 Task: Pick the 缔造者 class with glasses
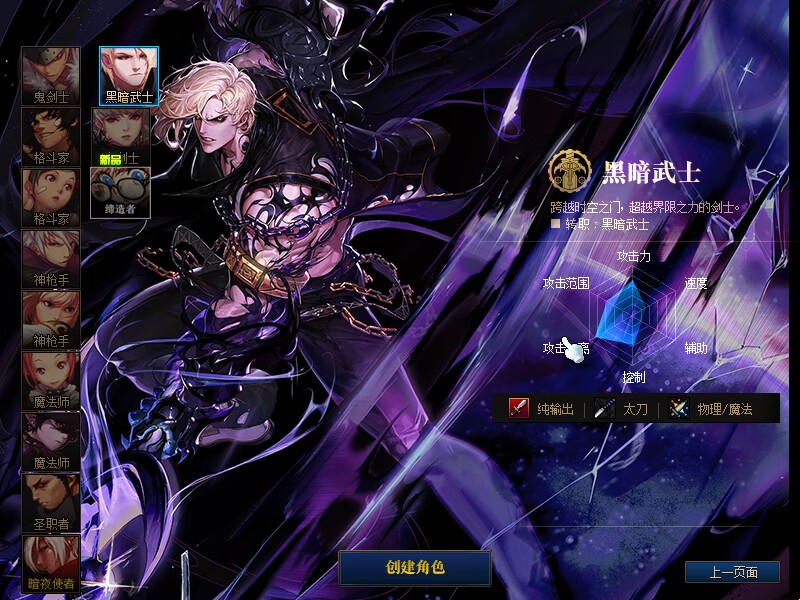point(120,190)
